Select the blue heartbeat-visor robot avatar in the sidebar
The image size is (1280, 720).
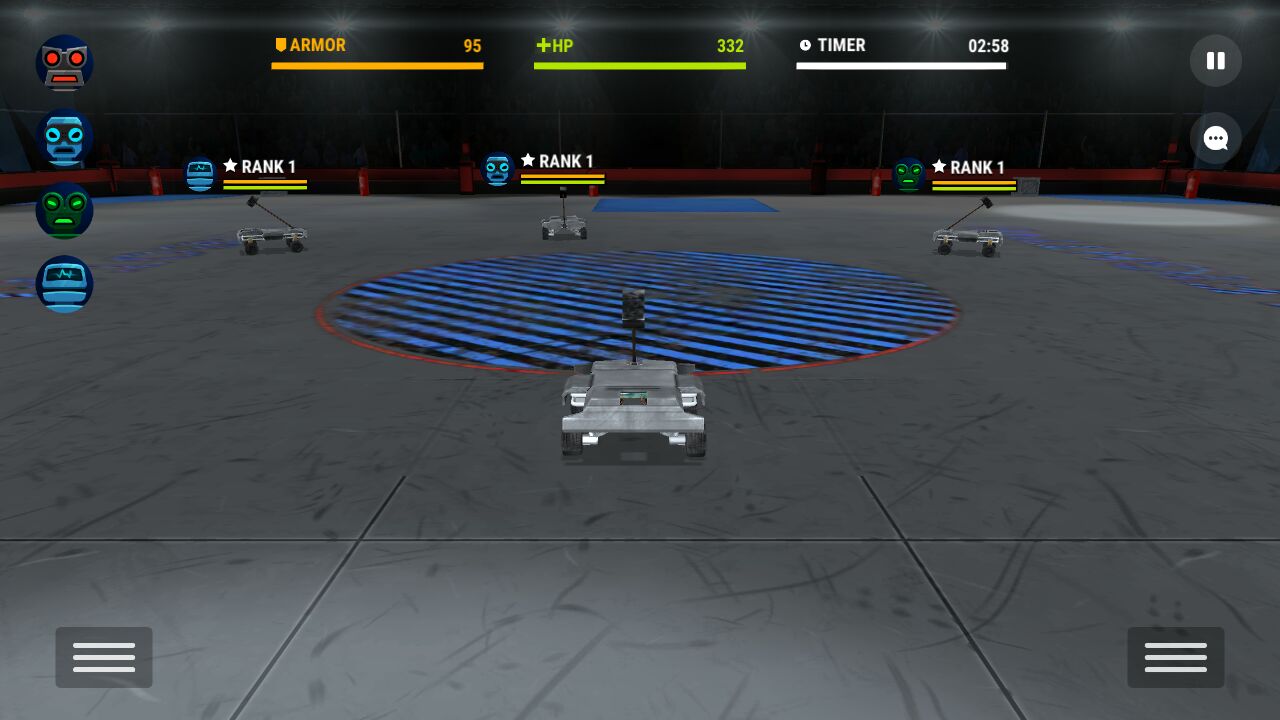pyautogui.click(x=65, y=284)
